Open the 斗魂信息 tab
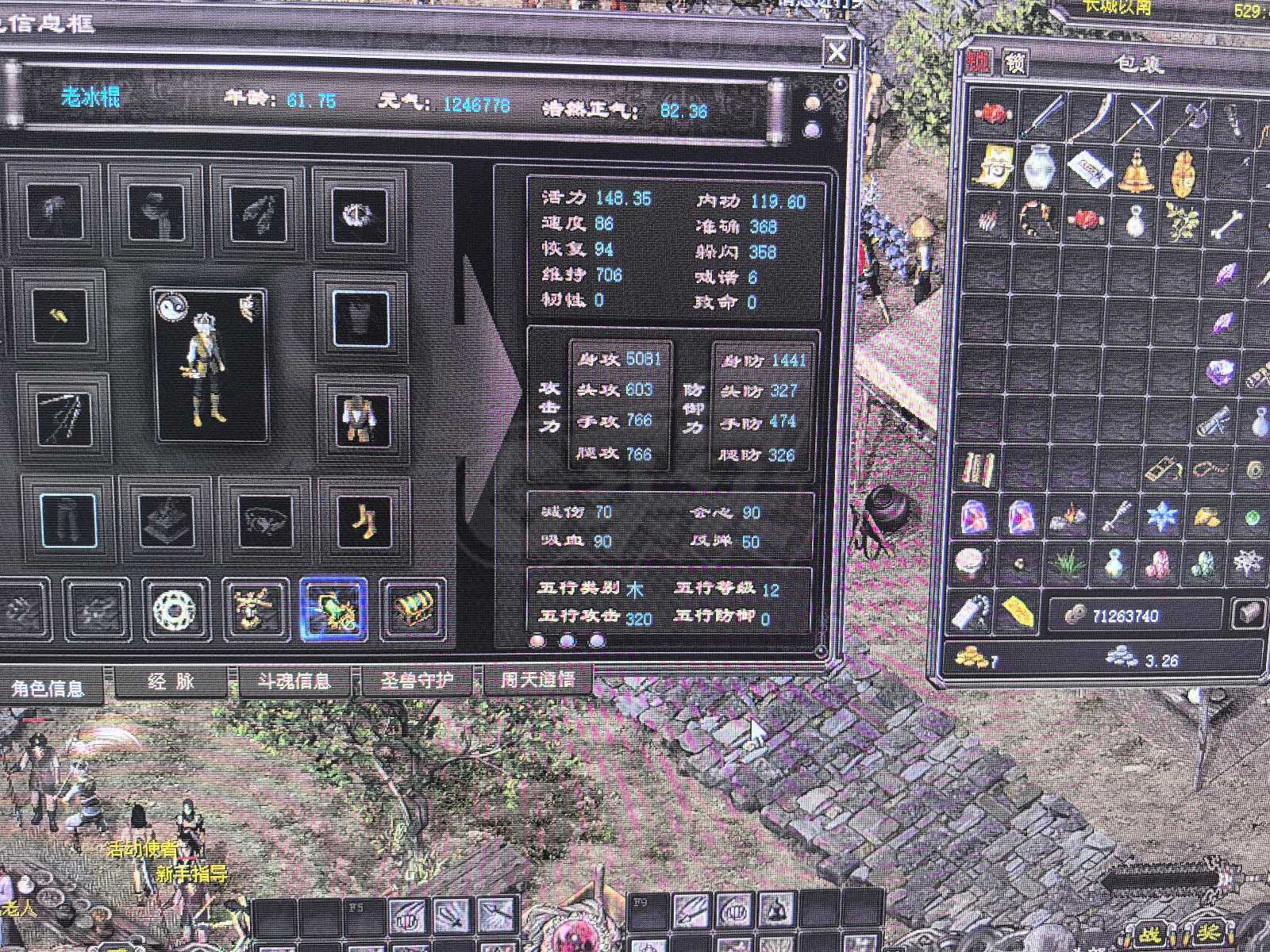Image resolution: width=1270 pixels, height=952 pixels. coord(294,681)
